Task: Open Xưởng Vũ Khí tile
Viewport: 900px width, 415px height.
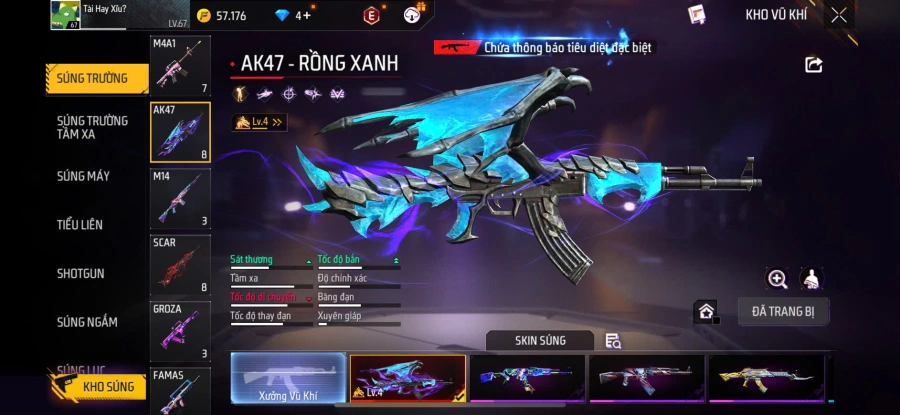Action: pos(288,379)
